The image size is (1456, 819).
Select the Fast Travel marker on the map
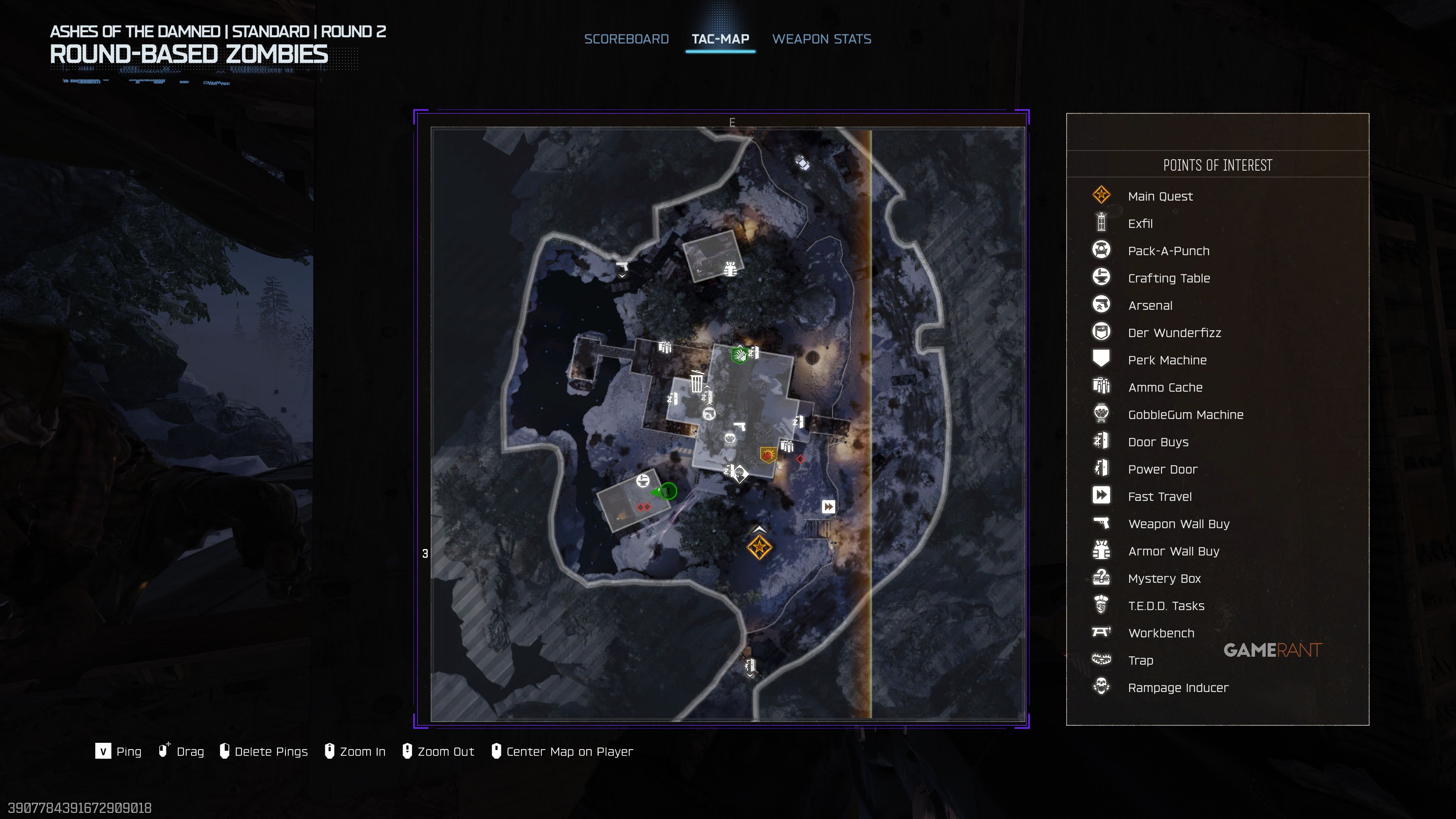[828, 507]
